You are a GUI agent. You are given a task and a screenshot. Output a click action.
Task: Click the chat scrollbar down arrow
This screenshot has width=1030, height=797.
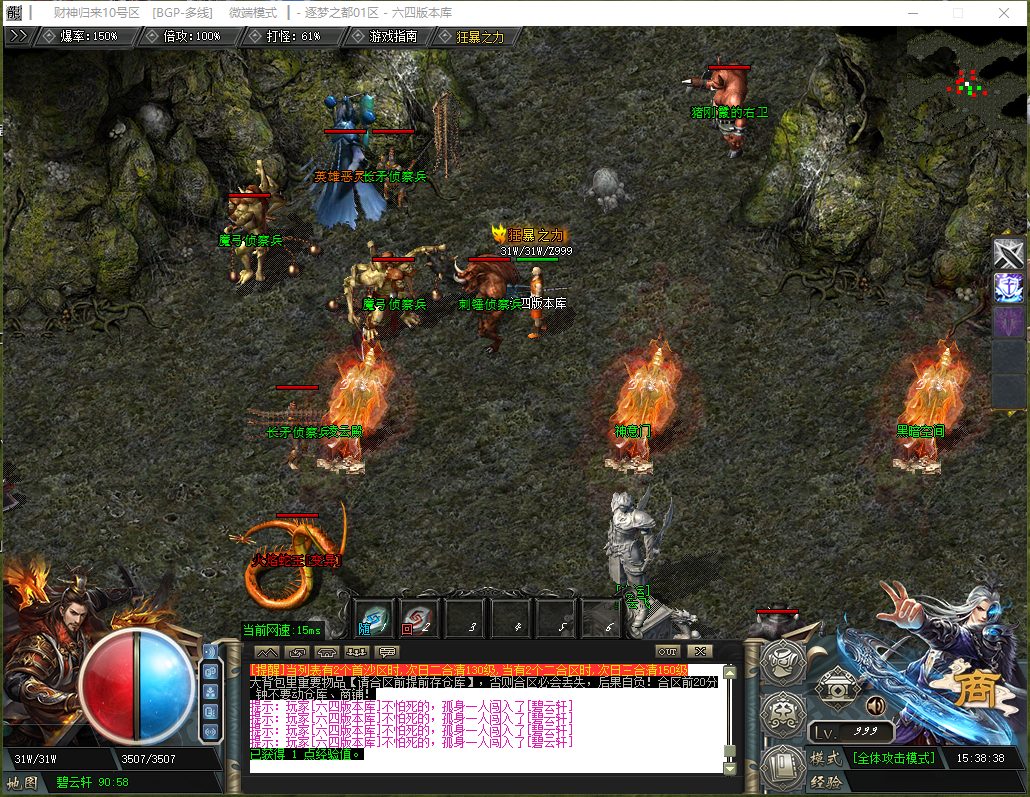tap(729, 769)
